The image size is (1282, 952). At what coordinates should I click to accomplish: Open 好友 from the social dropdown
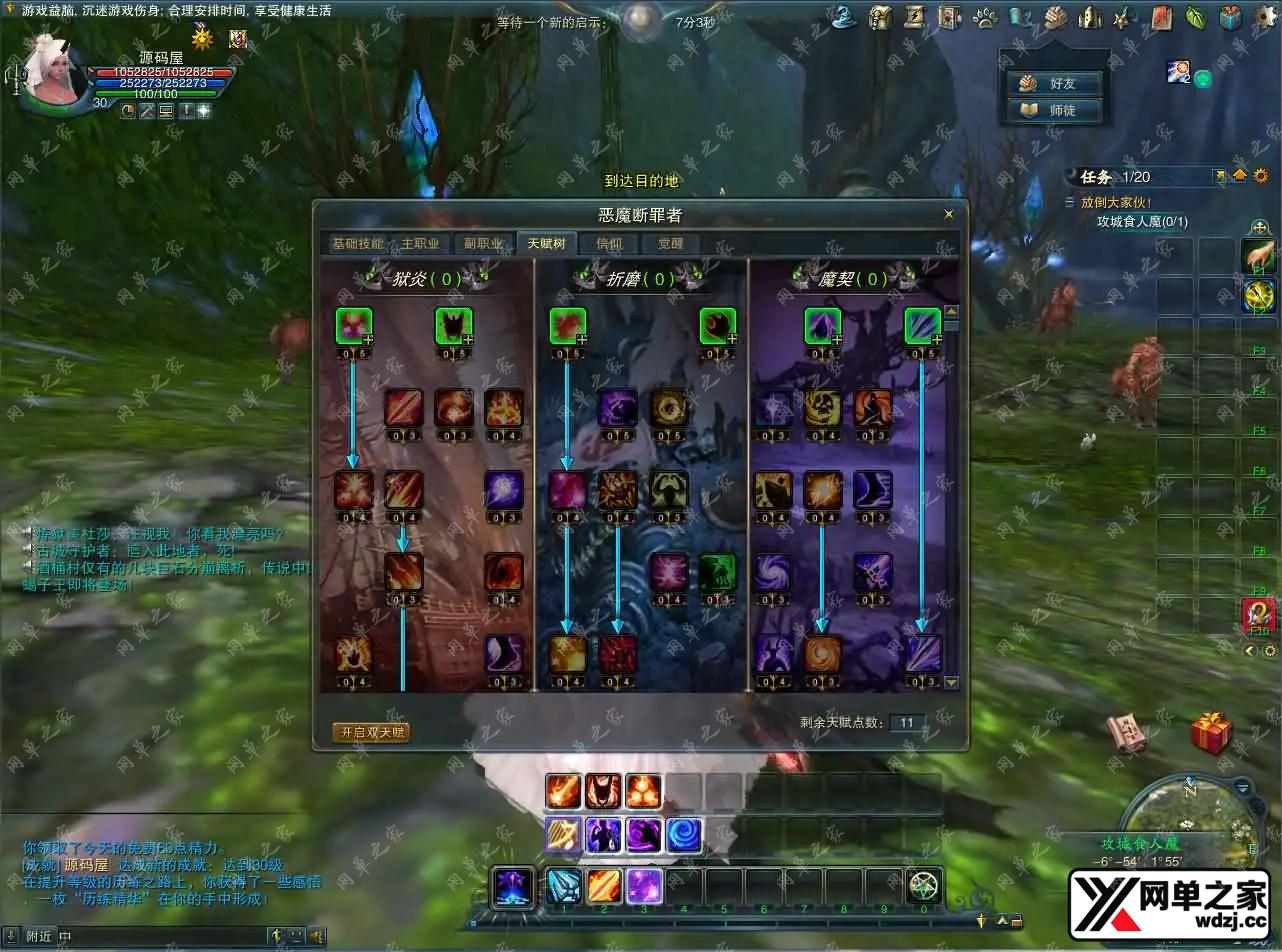pyautogui.click(x=1055, y=84)
